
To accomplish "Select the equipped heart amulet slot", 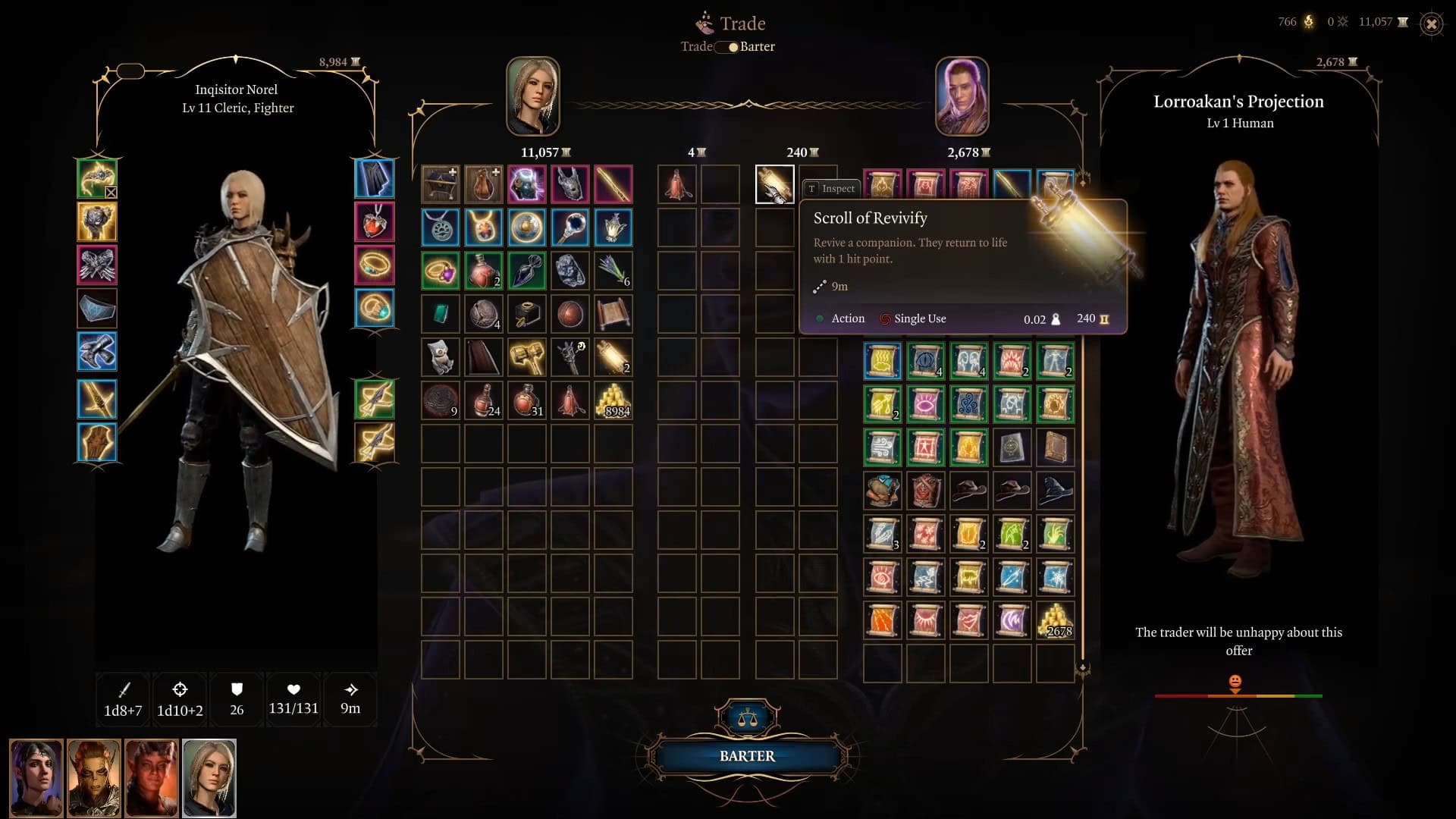I will (375, 221).
